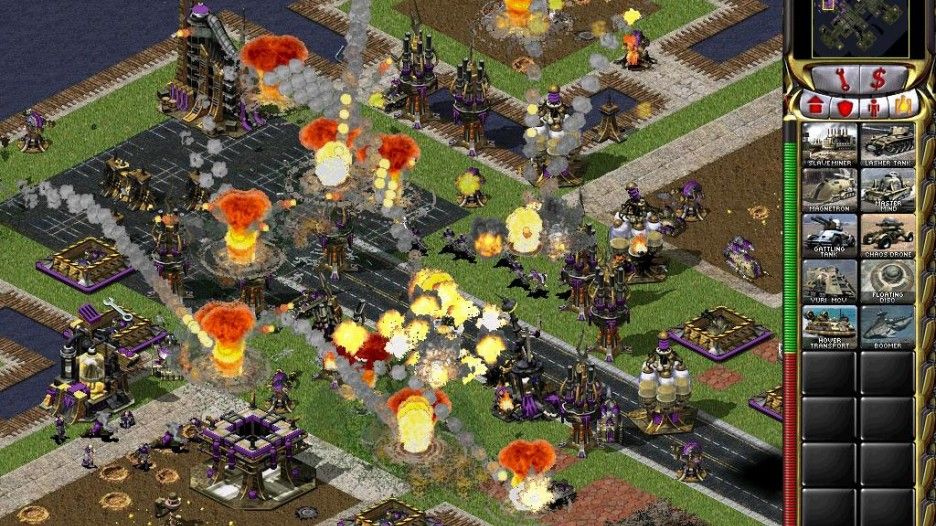This screenshot has width=936, height=526.
Task: Build a Yuri MCV
Action: point(829,280)
